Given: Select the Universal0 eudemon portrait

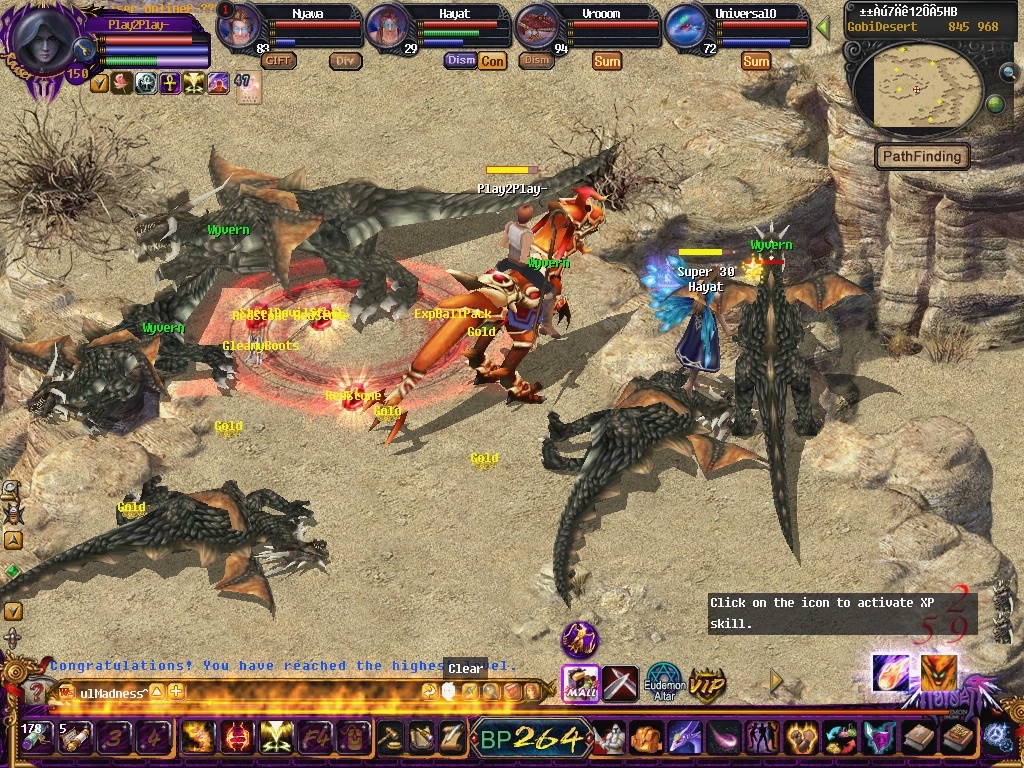Looking at the screenshot, I should tap(687, 27).
